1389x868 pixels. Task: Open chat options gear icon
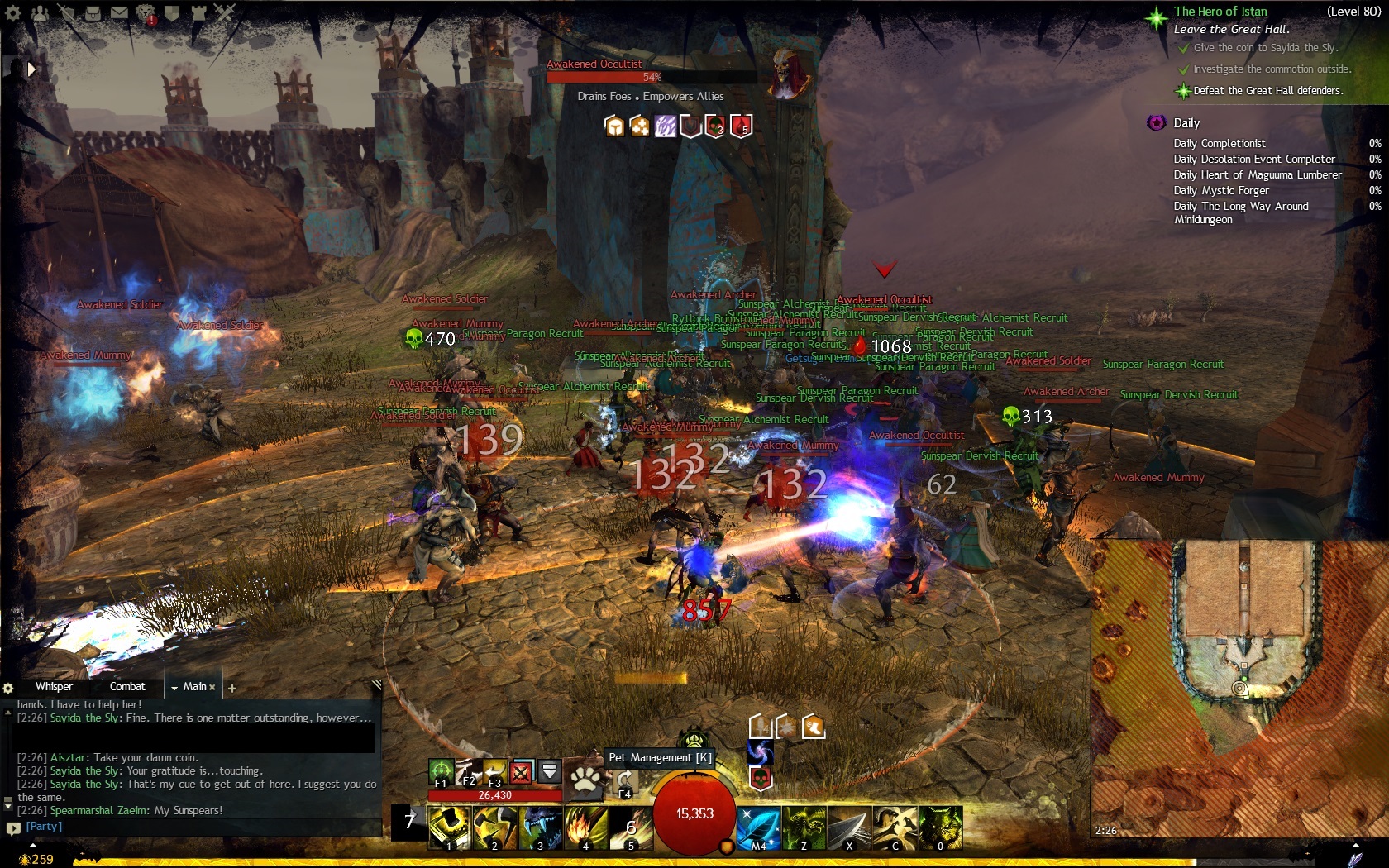8,688
